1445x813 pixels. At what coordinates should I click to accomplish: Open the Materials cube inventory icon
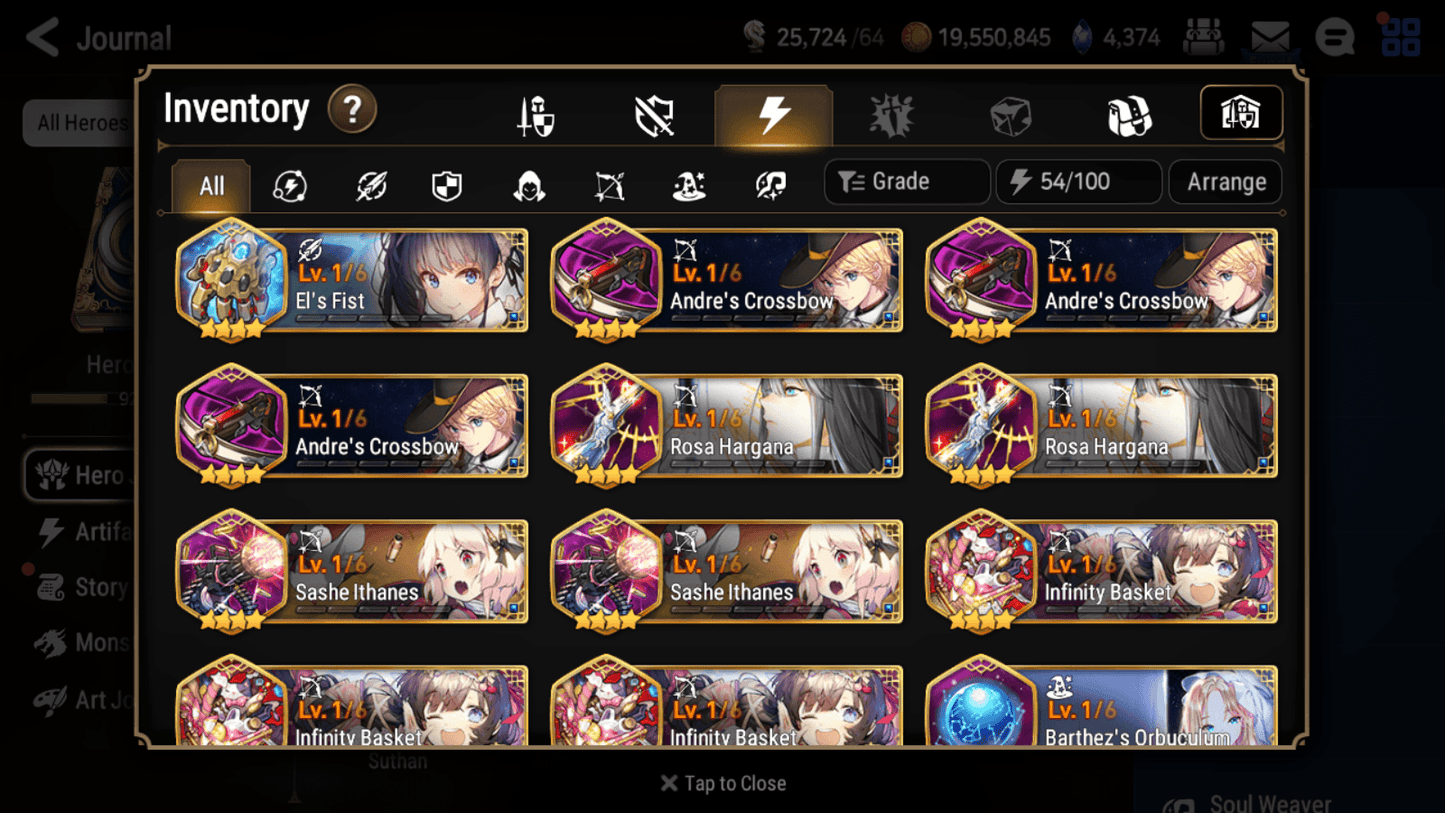tap(1010, 113)
